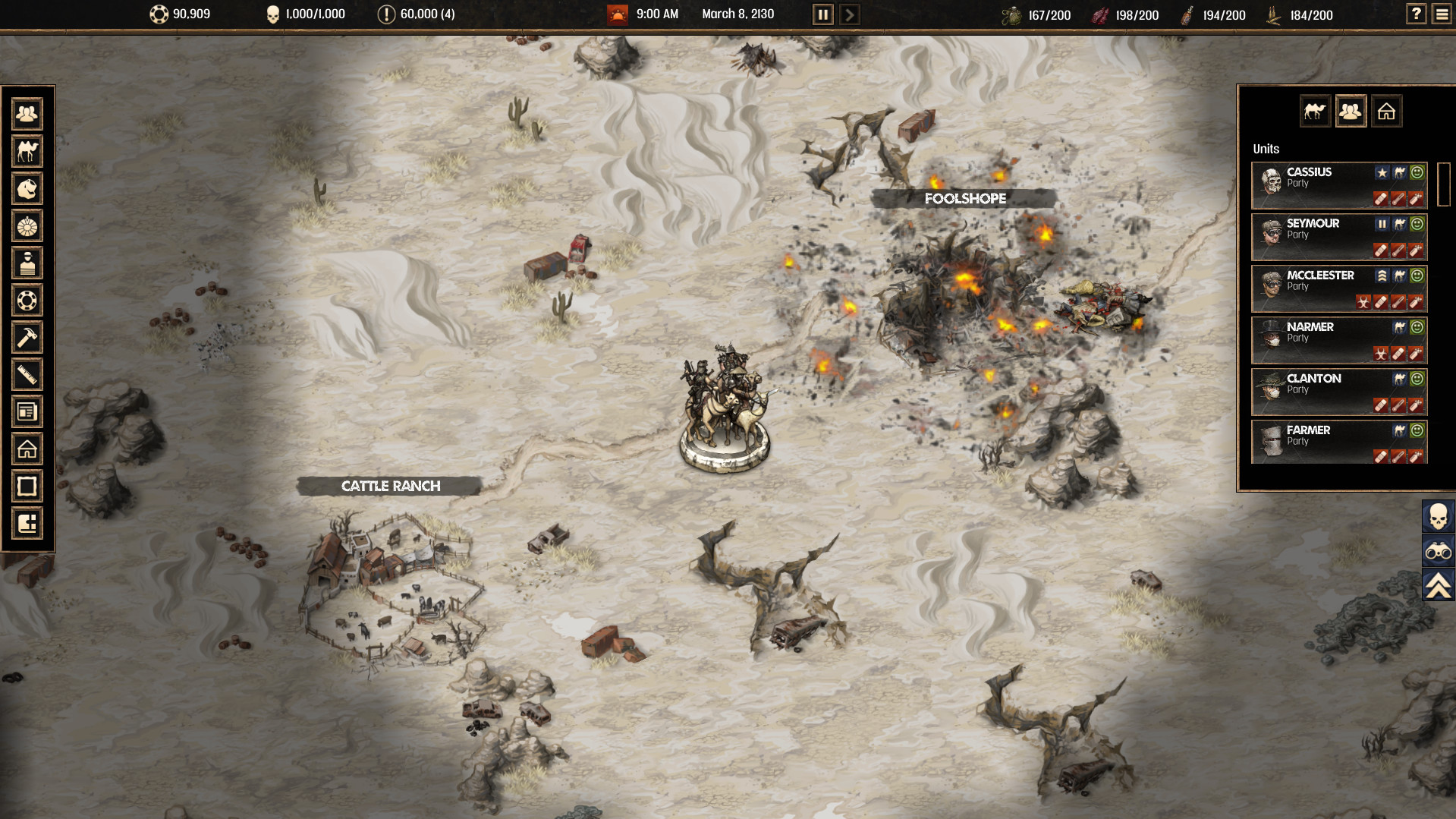Open the hammer crafting tool
Image resolution: width=1456 pixels, height=819 pixels.
27,338
